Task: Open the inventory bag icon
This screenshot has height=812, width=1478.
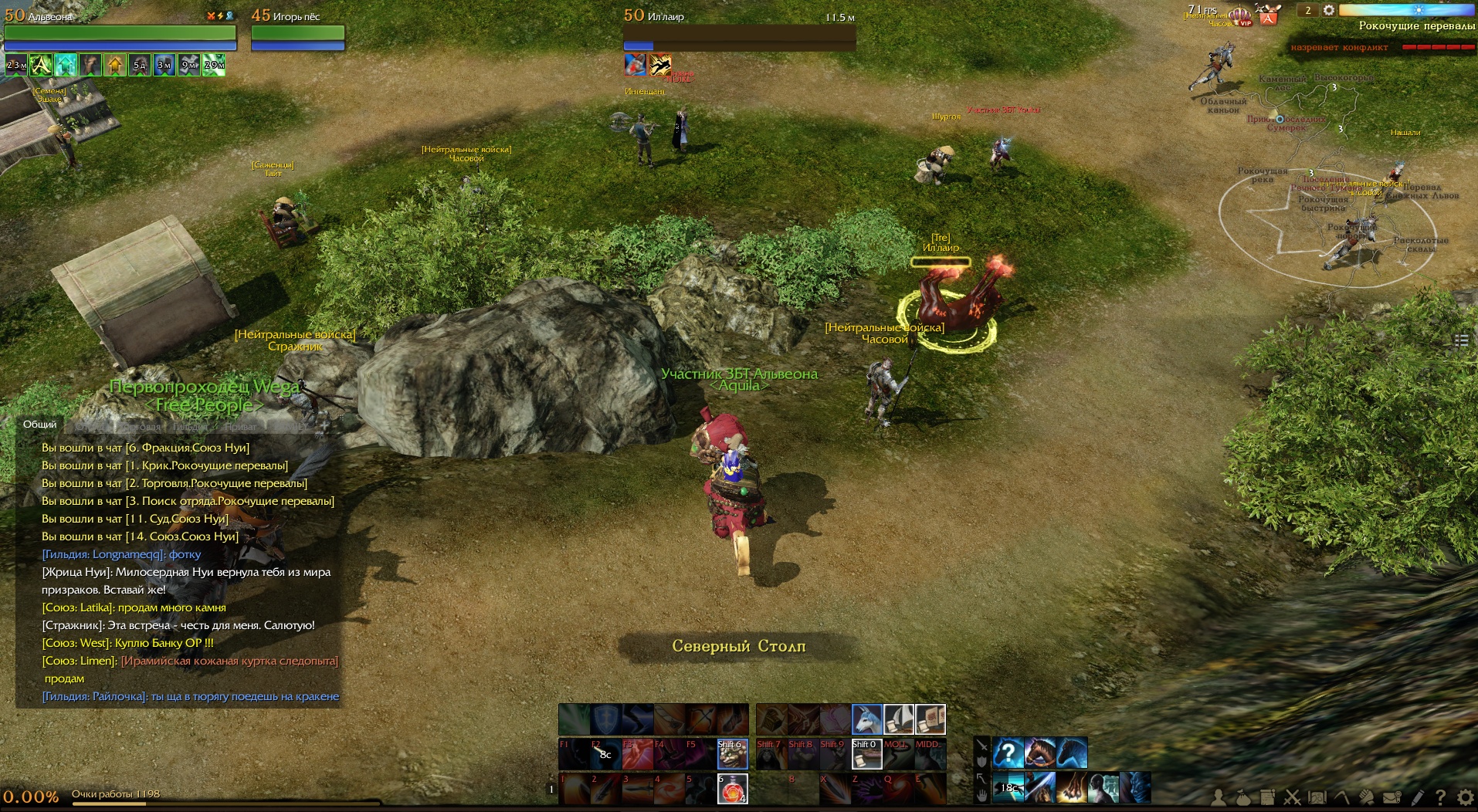Action: (1242, 797)
